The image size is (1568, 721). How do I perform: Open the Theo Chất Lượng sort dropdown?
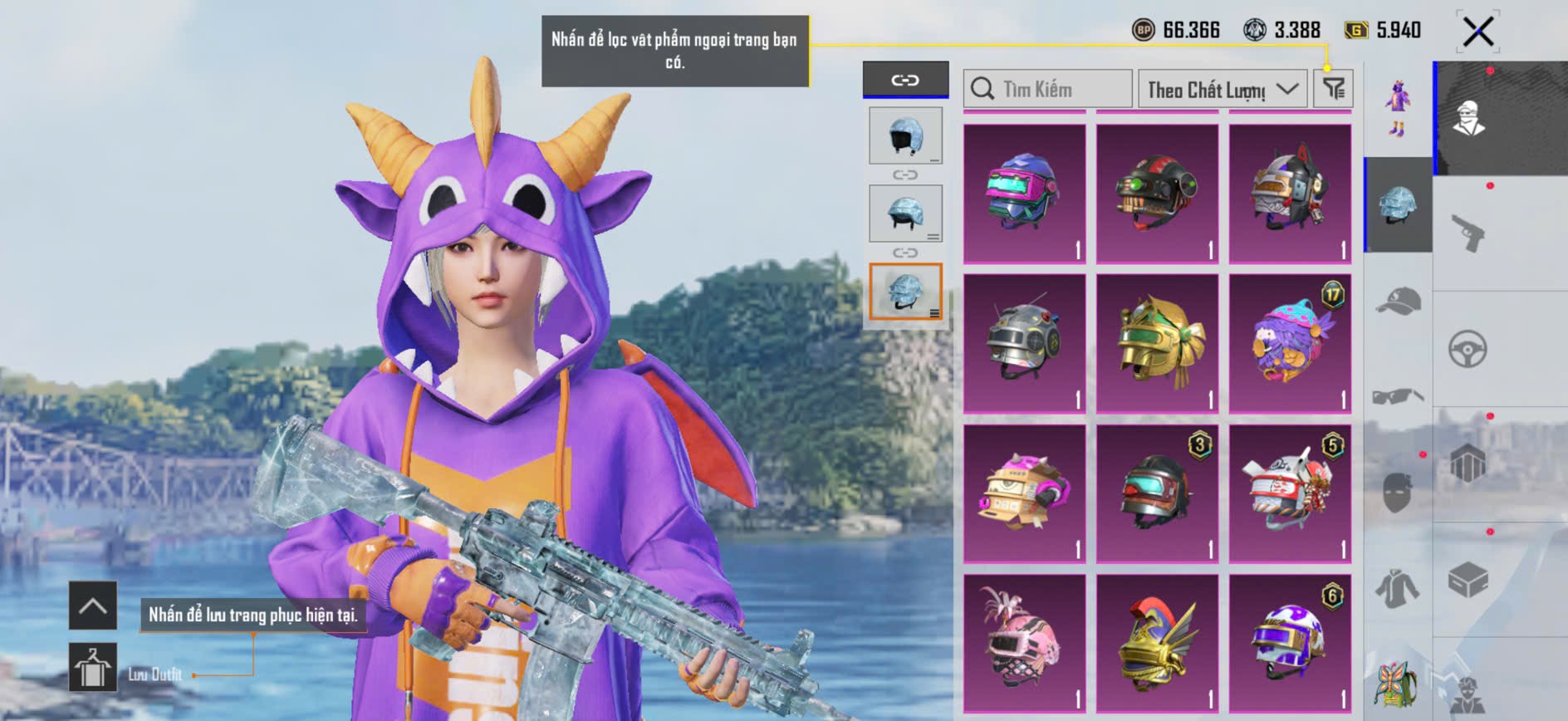tap(1222, 89)
